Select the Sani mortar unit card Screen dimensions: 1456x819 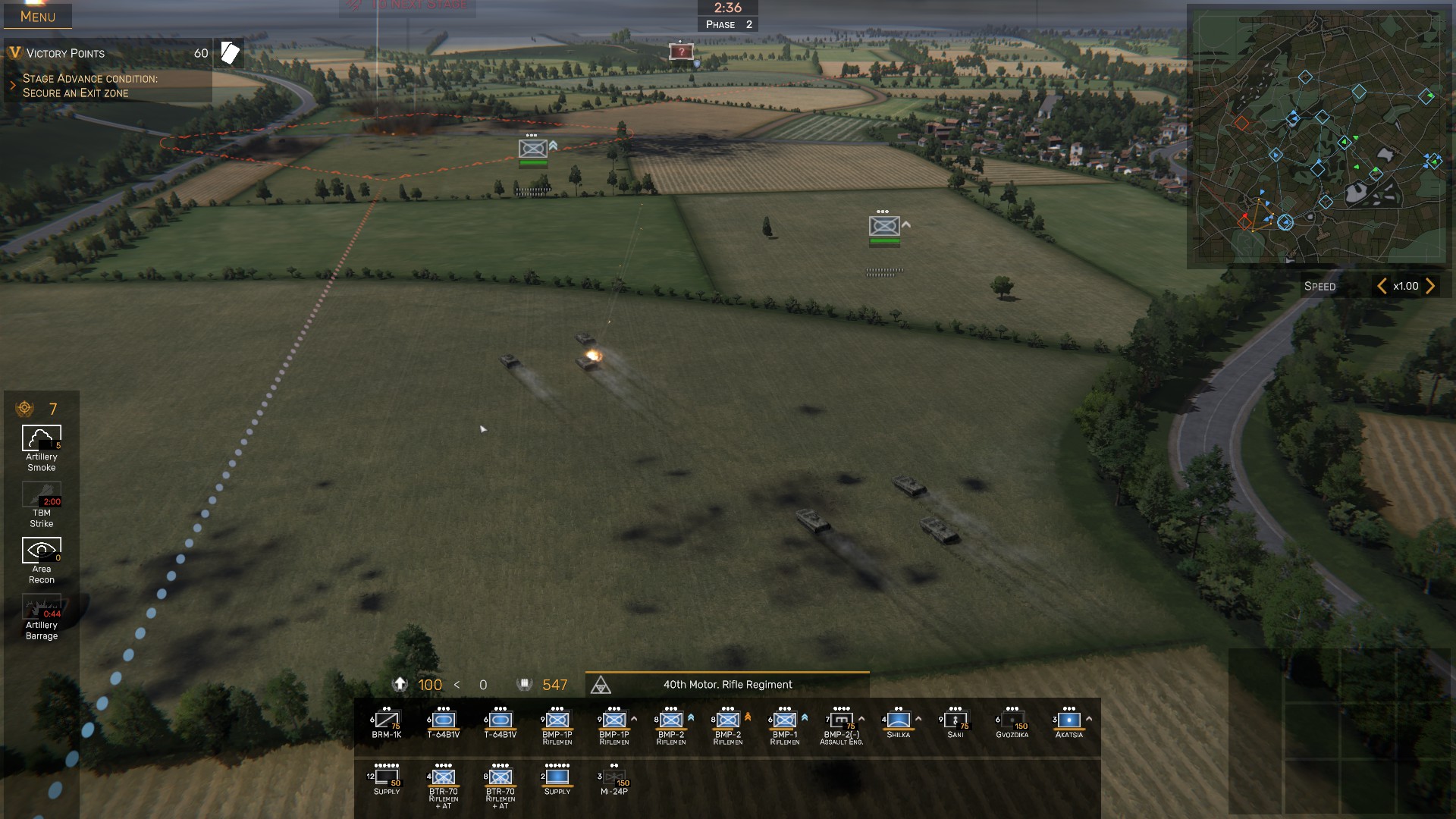click(955, 723)
